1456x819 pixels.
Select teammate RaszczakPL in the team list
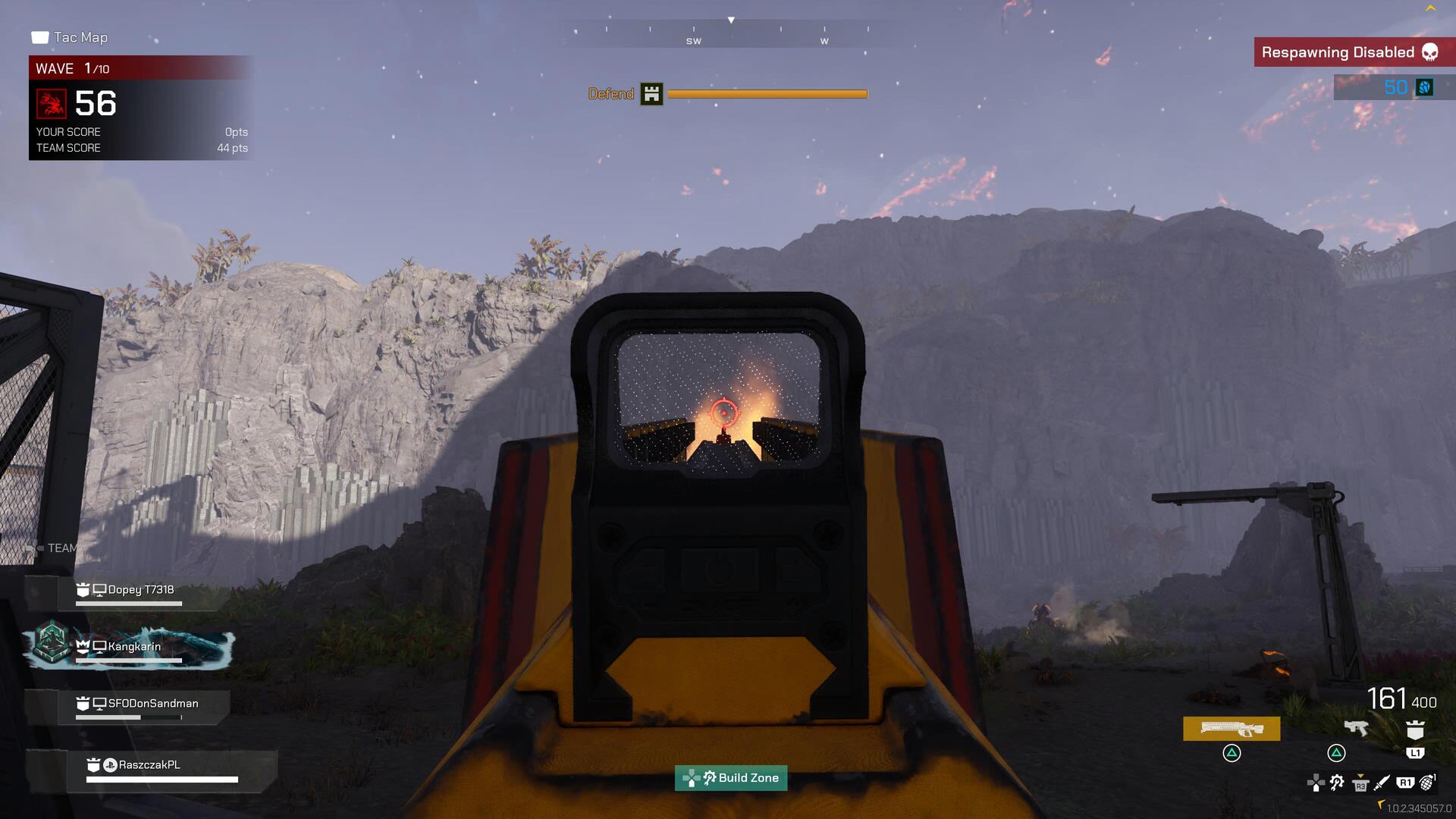click(x=149, y=765)
